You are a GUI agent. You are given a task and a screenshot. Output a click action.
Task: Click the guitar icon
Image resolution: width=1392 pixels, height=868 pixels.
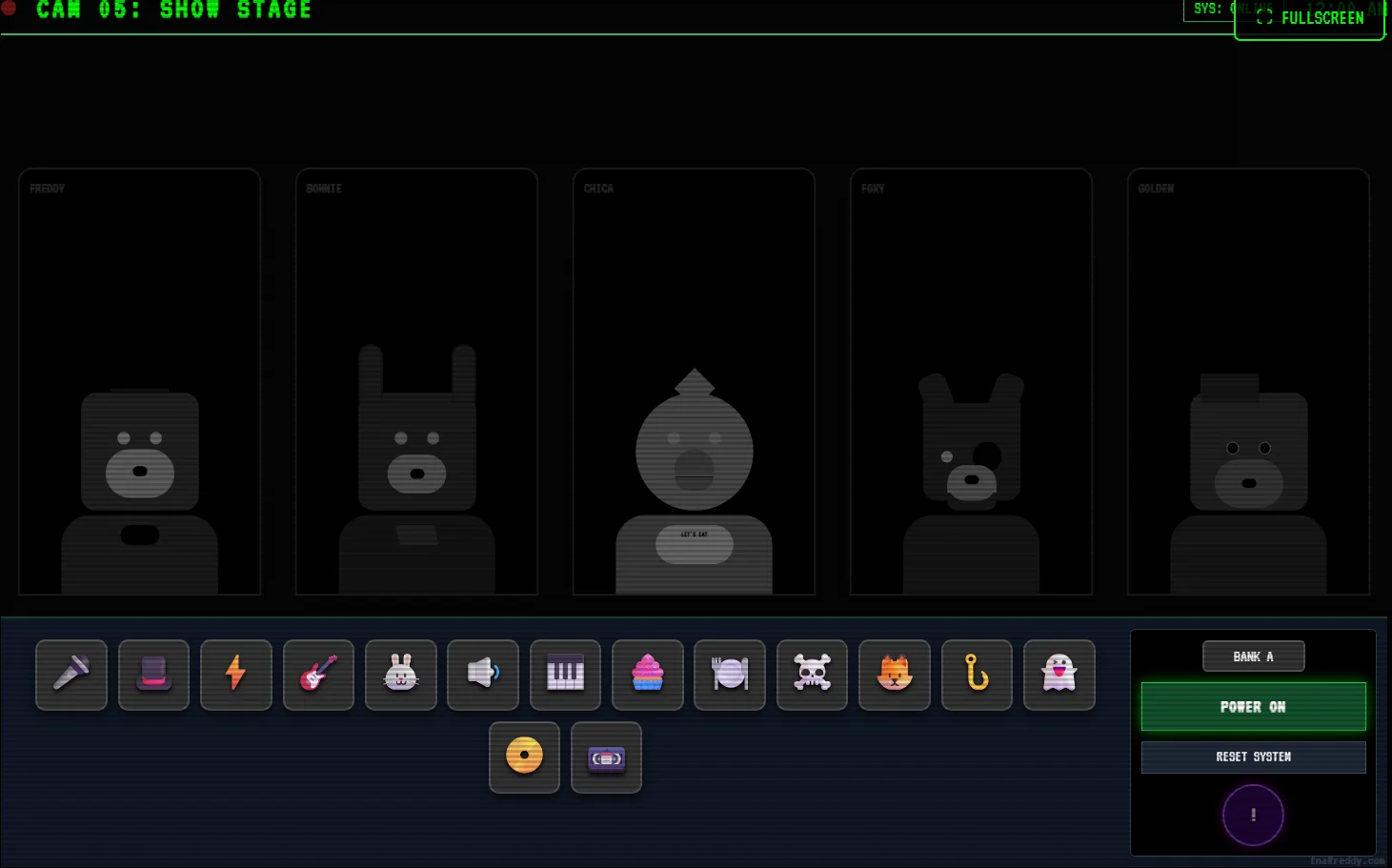pos(318,675)
